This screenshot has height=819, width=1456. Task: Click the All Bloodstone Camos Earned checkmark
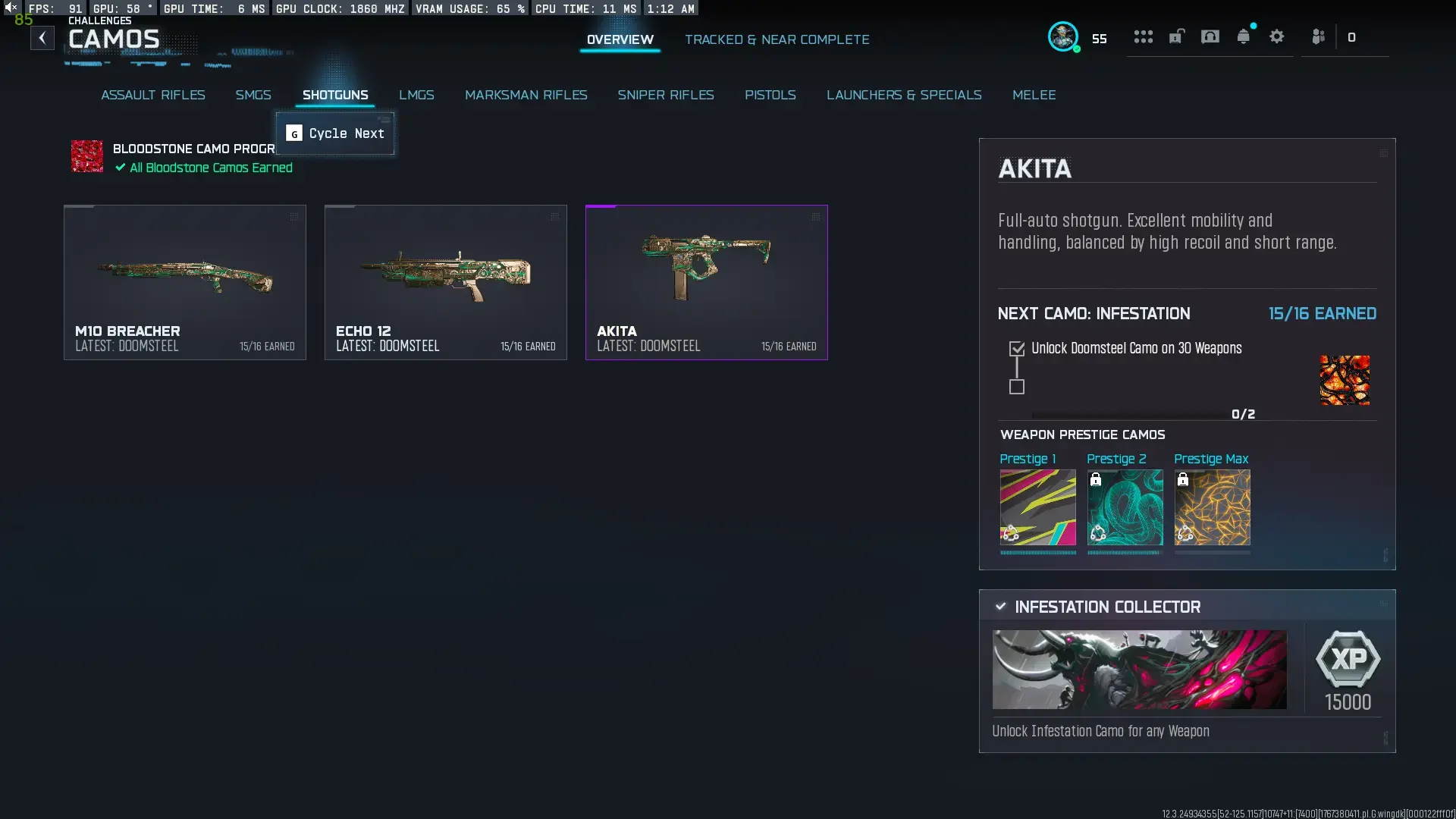tap(120, 168)
